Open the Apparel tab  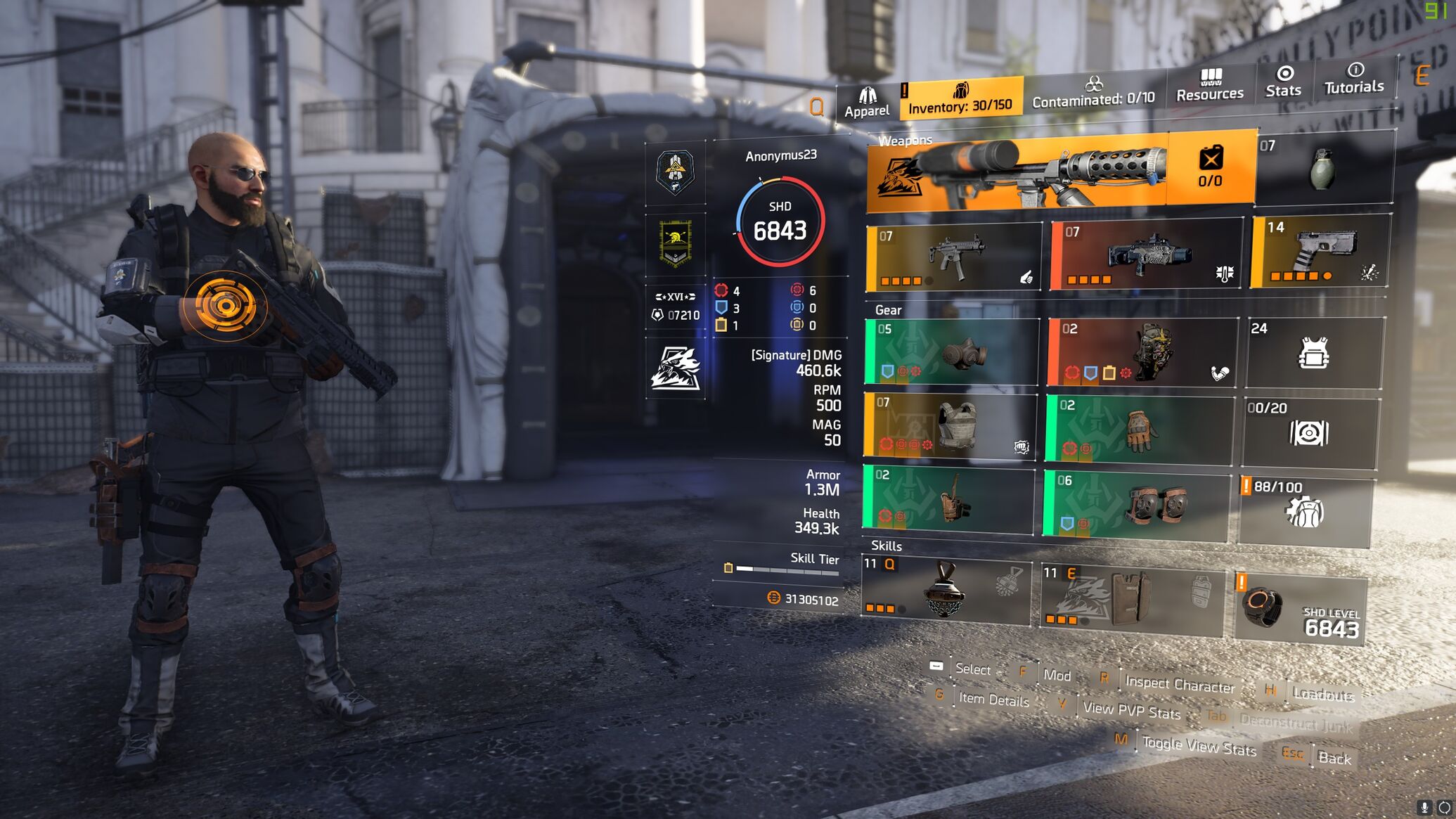[x=866, y=103]
